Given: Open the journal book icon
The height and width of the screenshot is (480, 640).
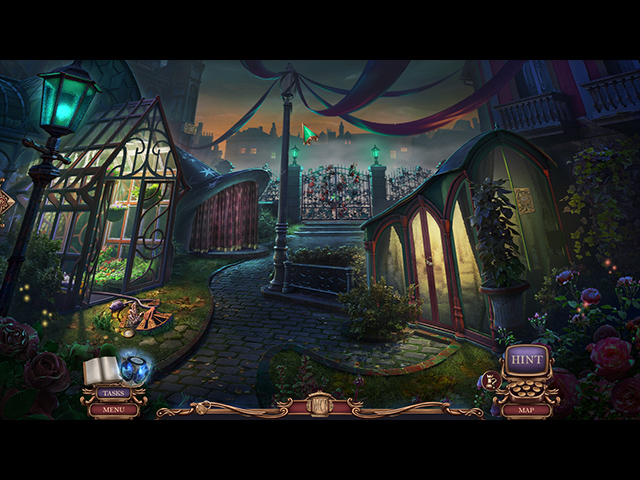Looking at the screenshot, I should tap(101, 372).
